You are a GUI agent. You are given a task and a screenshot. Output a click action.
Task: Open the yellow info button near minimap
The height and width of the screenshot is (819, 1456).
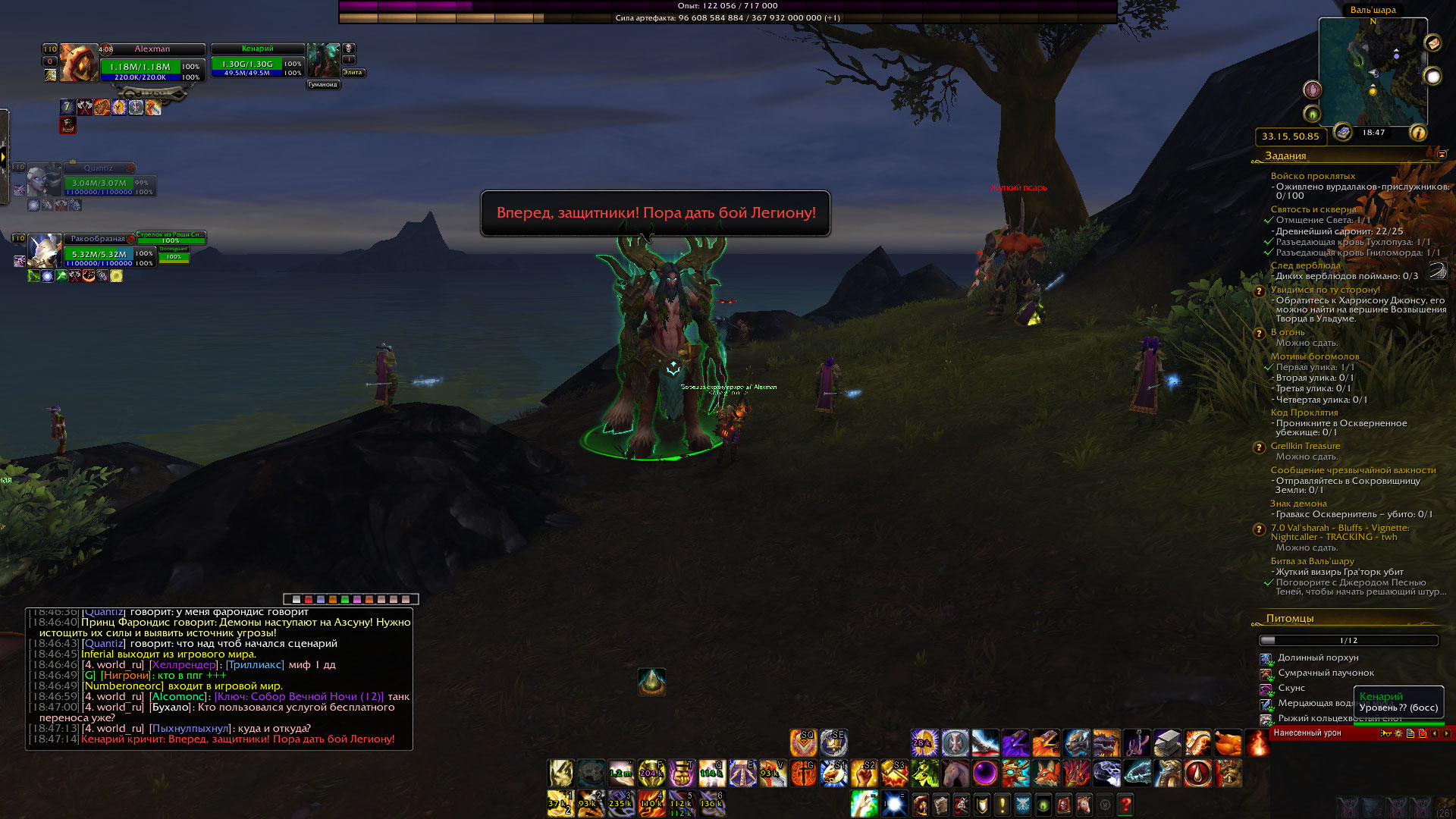(1418, 133)
